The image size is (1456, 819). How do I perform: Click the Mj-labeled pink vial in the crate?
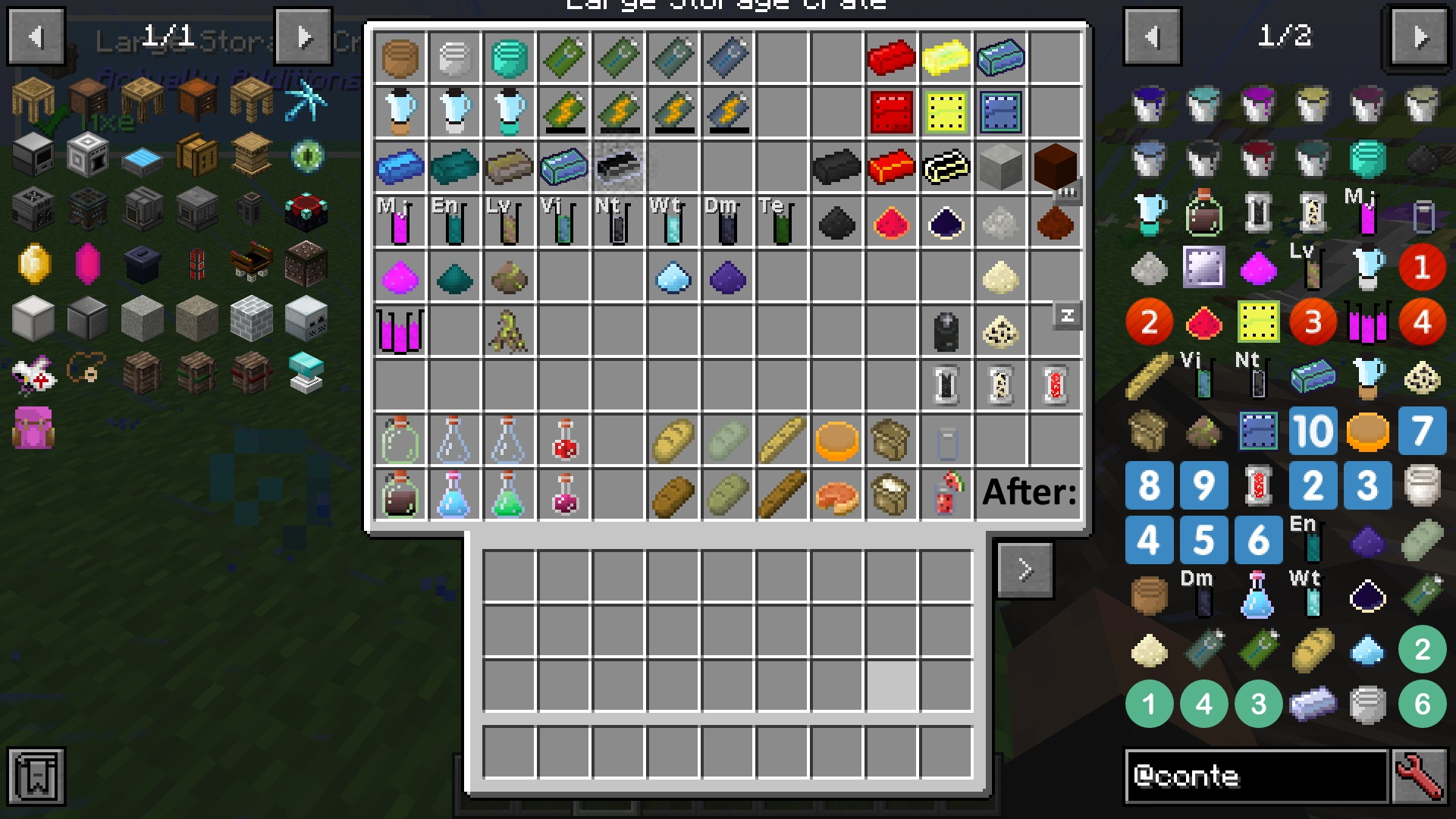click(x=400, y=222)
